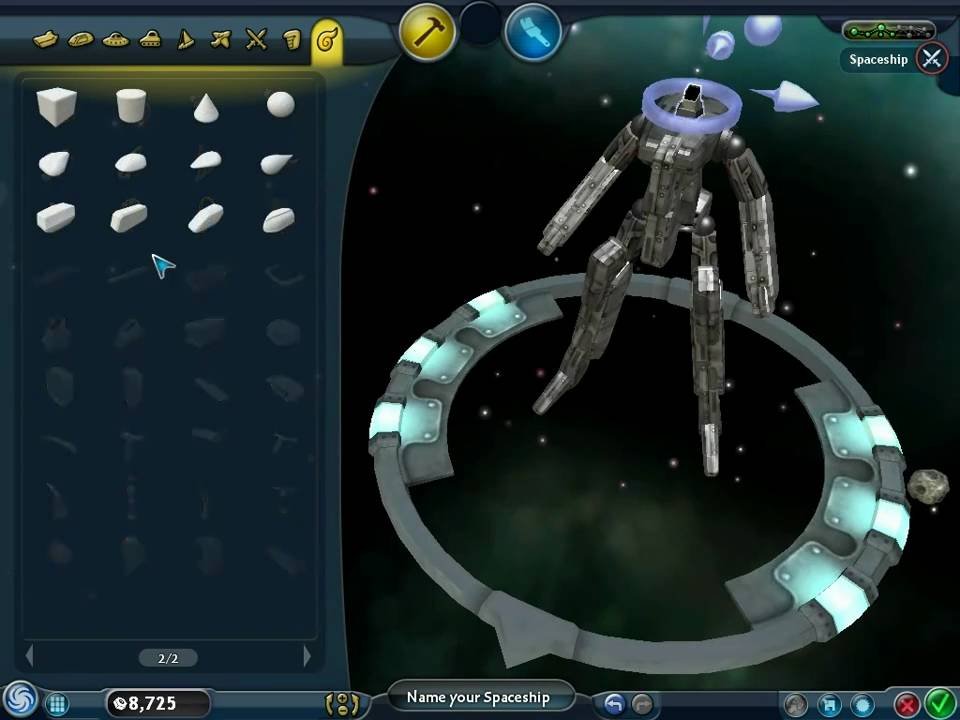This screenshot has width=960, height=720.
Task: Undo the last action
Action: click(x=614, y=703)
